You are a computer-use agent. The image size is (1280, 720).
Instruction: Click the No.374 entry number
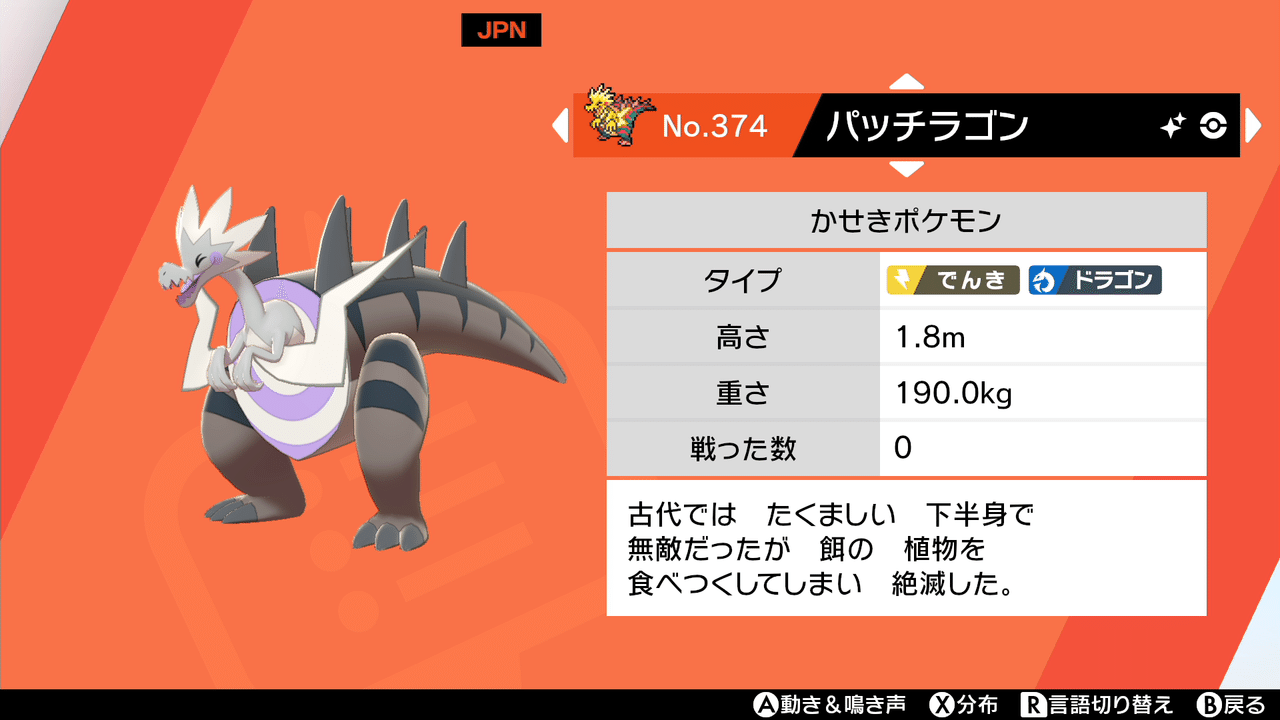716,125
